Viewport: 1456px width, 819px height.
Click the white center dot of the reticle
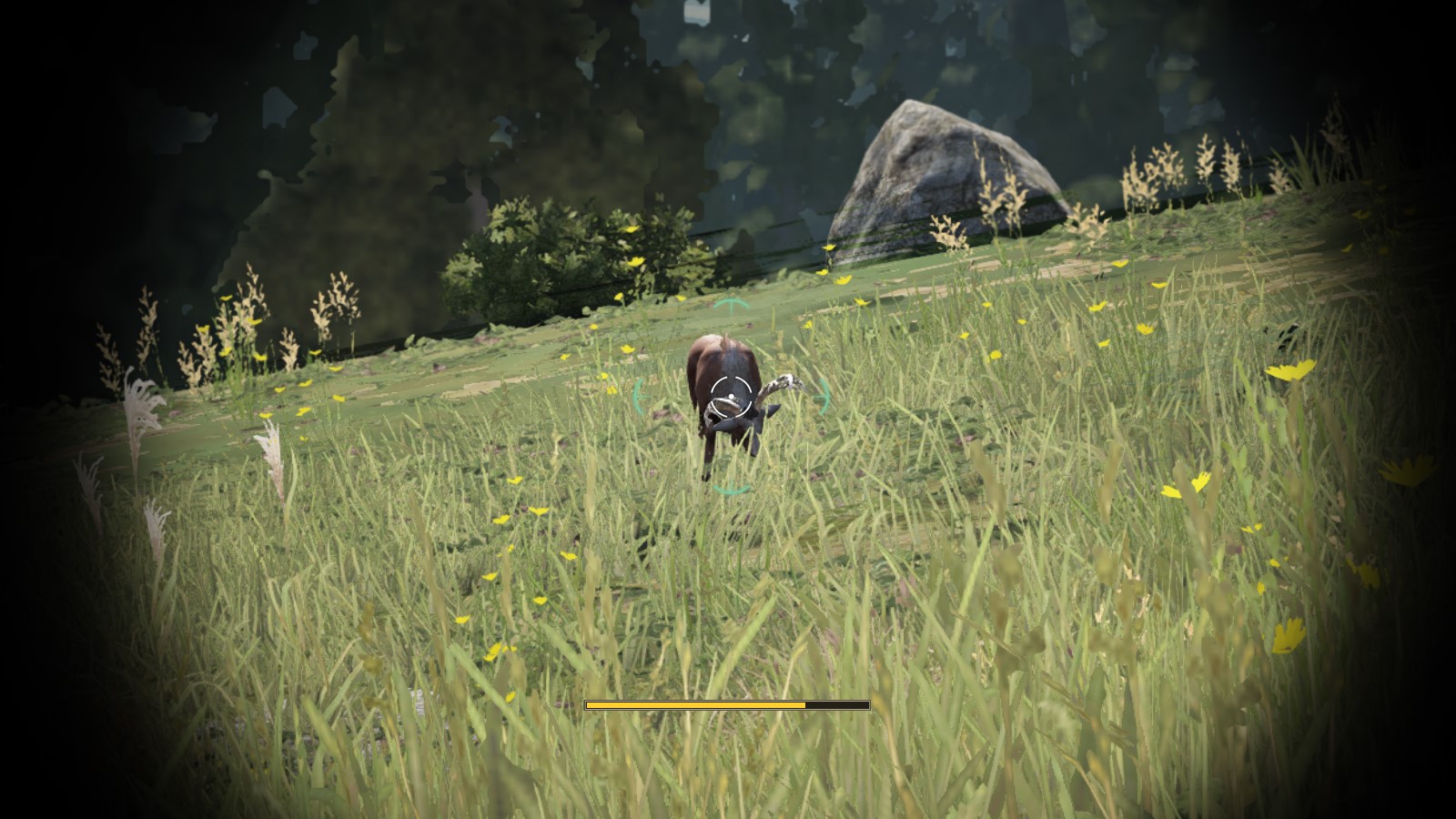pyautogui.click(x=731, y=395)
